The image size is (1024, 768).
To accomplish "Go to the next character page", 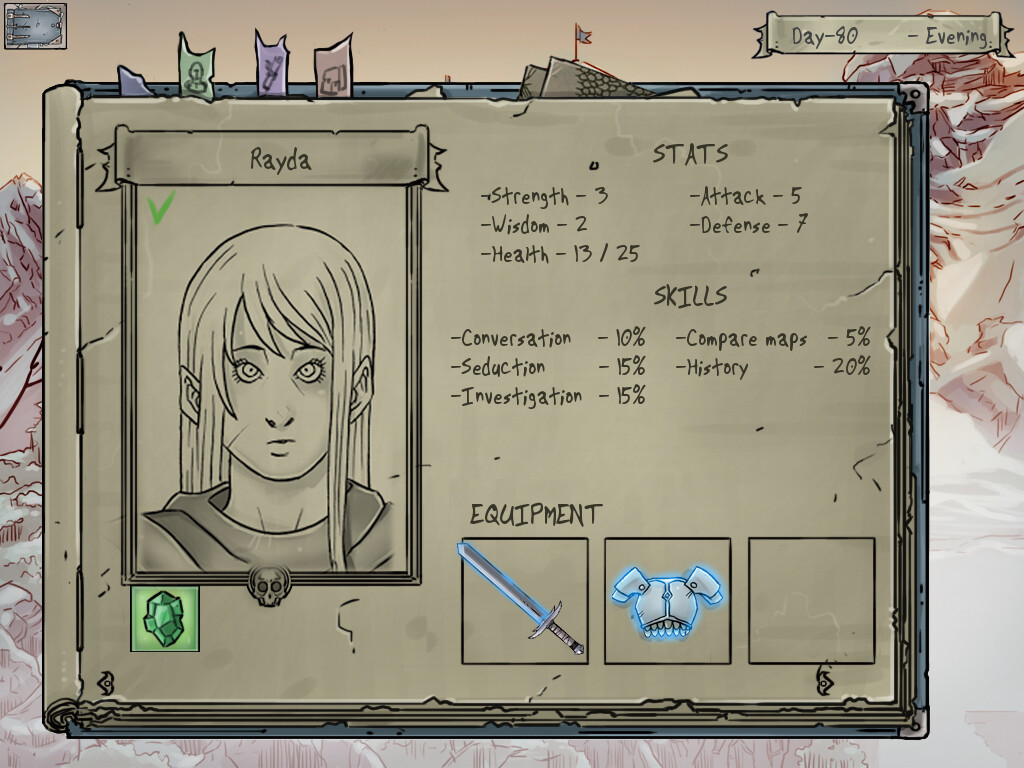I will (x=825, y=682).
